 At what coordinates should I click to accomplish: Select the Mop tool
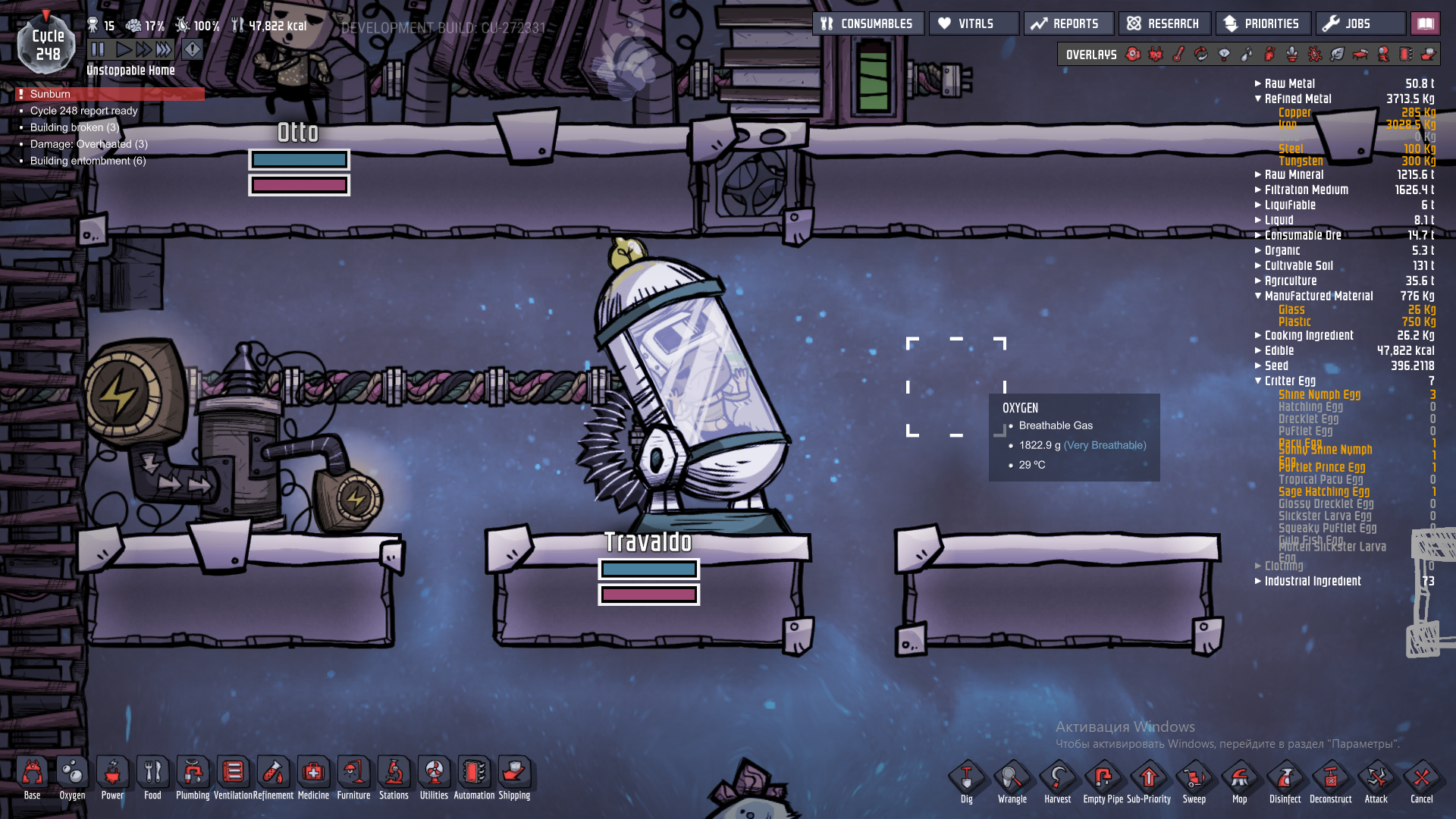(1239, 781)
